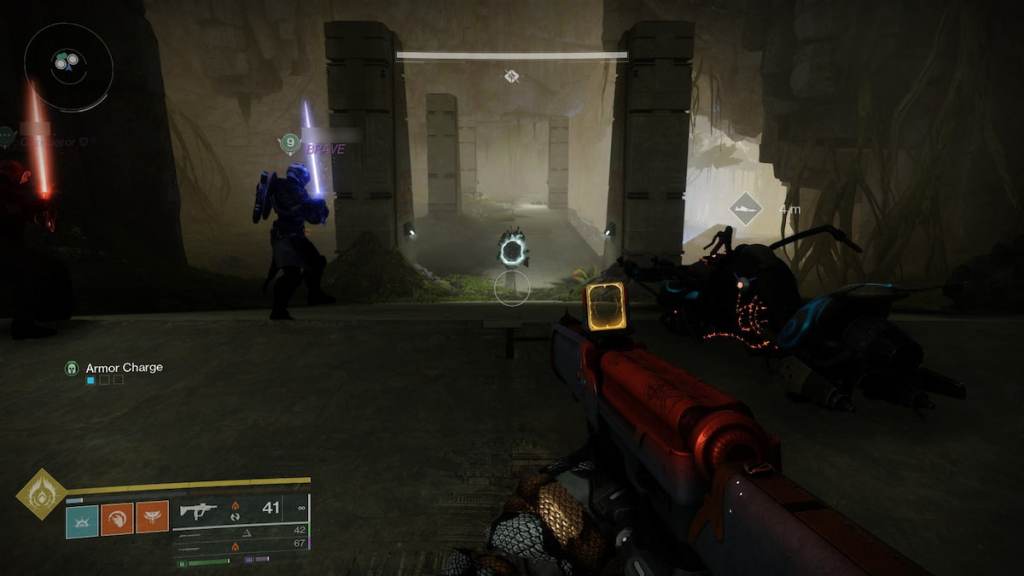Activate the golden Super ability diamond
Viewport: 1024px width, 576px height.
coord(41,494)
